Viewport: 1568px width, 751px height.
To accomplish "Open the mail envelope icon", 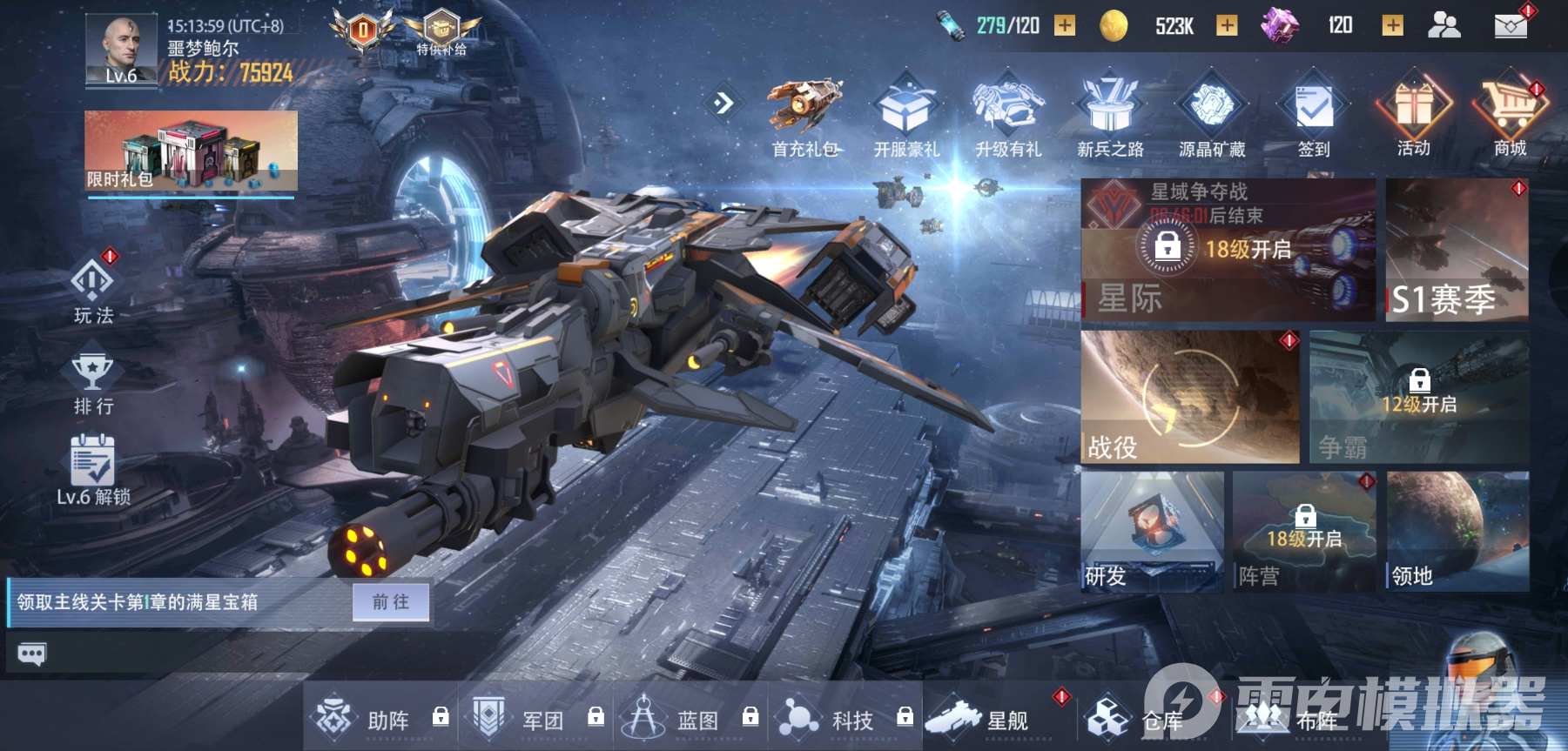I will click(1511, 25).
